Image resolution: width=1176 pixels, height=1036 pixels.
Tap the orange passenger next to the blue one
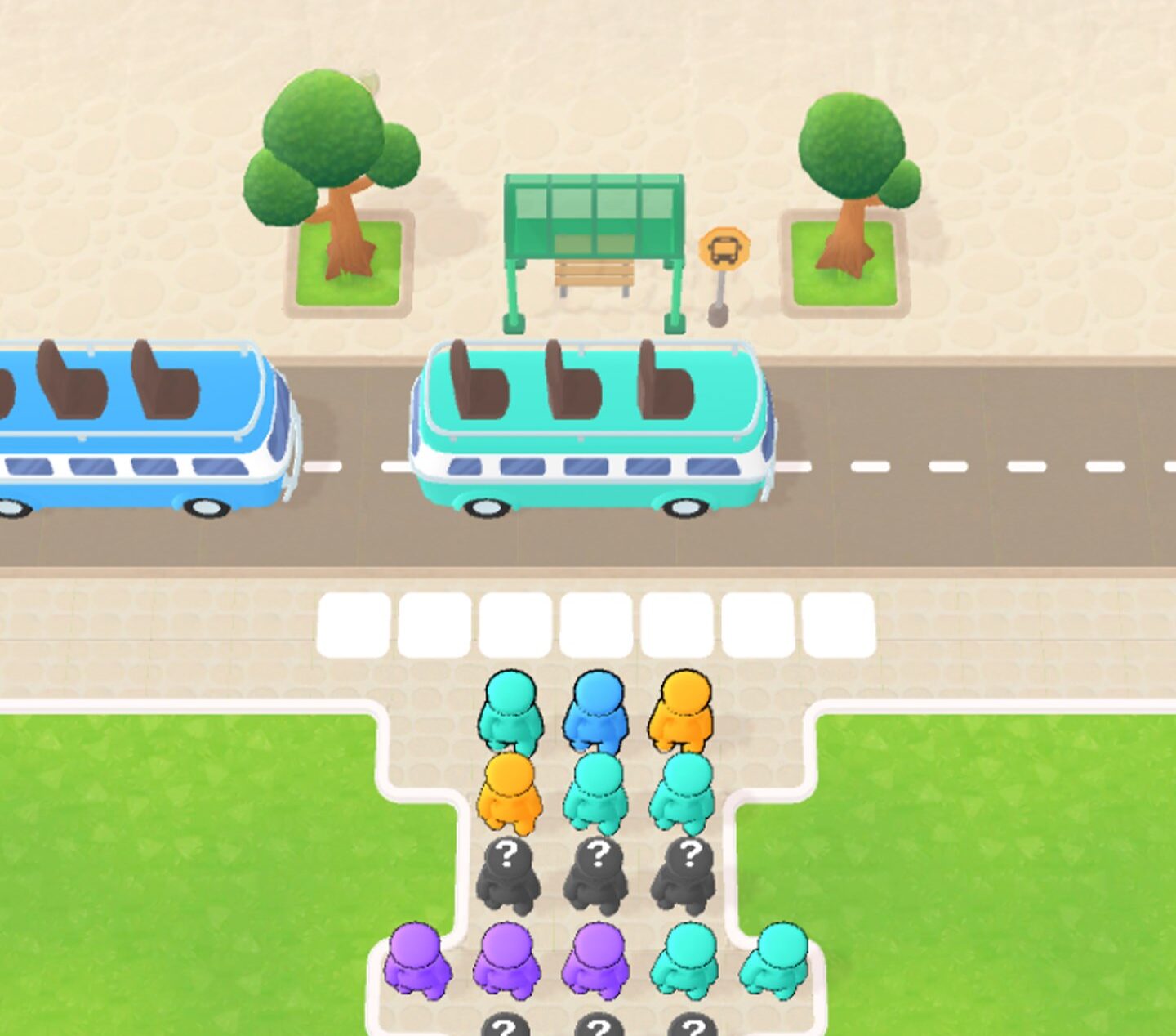(x=682, y=710)
